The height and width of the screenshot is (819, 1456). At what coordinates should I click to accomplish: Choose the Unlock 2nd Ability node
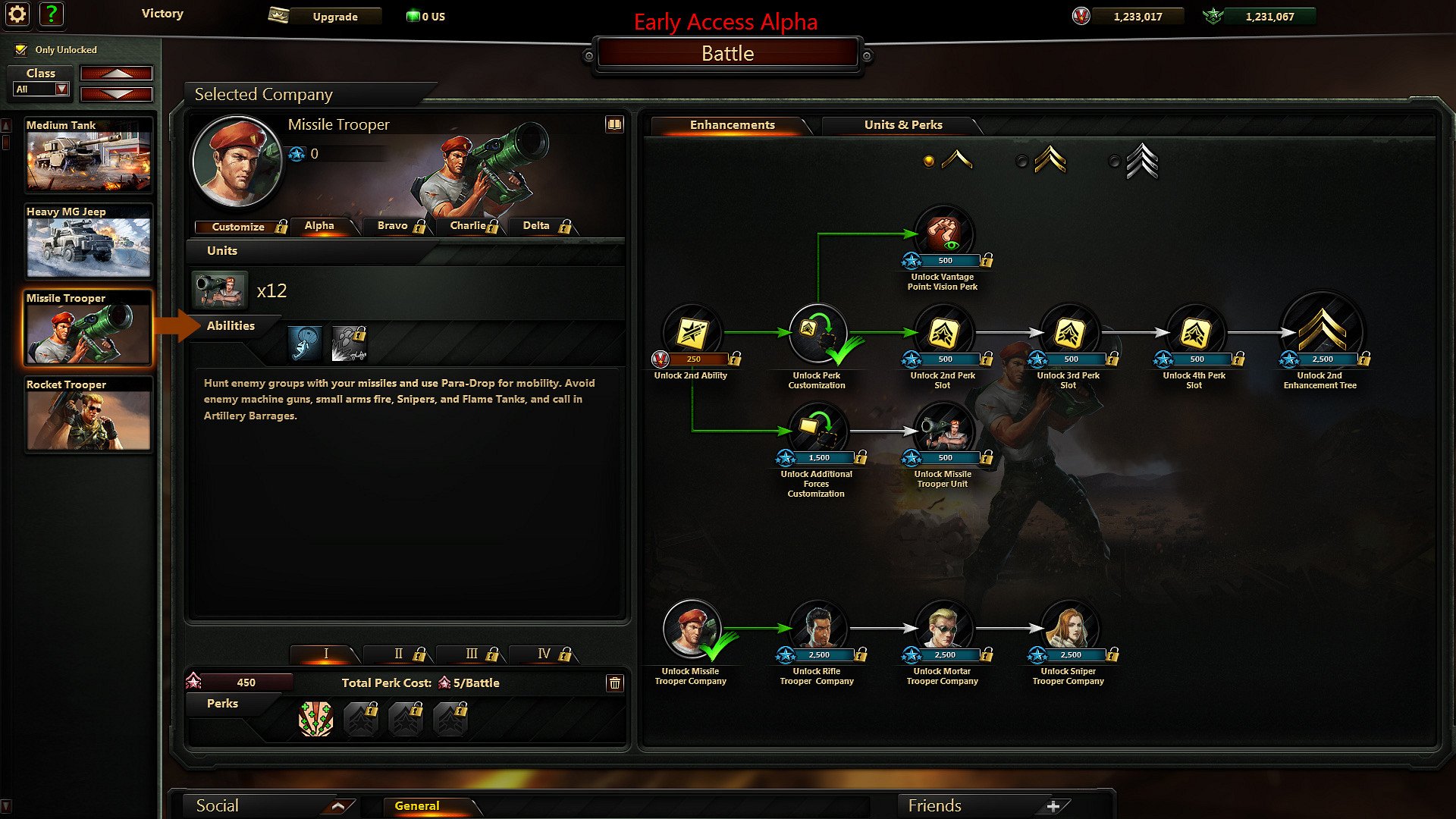pos(692,333)
